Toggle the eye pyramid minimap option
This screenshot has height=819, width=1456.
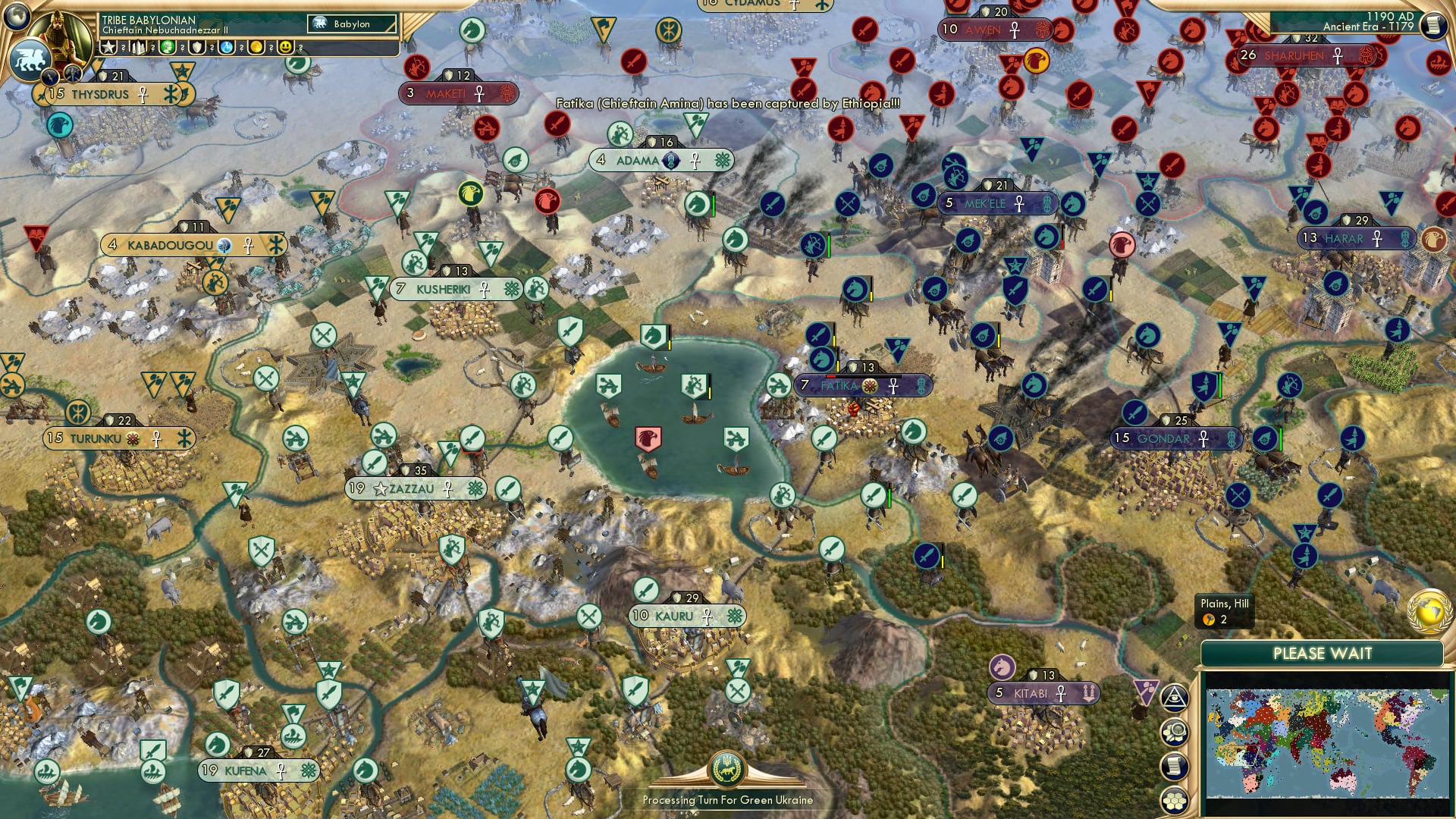[x=1175, y=698]
